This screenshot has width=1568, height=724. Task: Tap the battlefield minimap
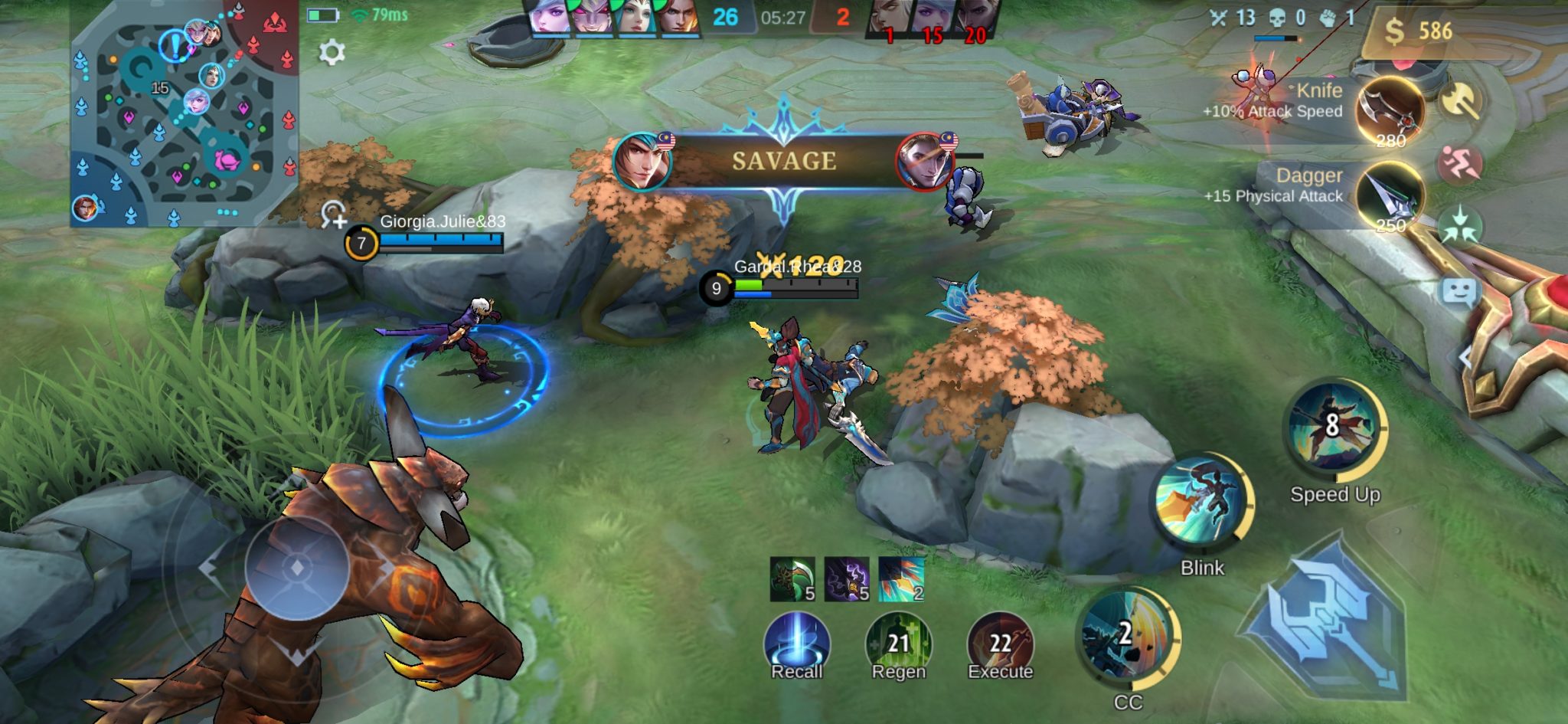click(x=184, y=115)
